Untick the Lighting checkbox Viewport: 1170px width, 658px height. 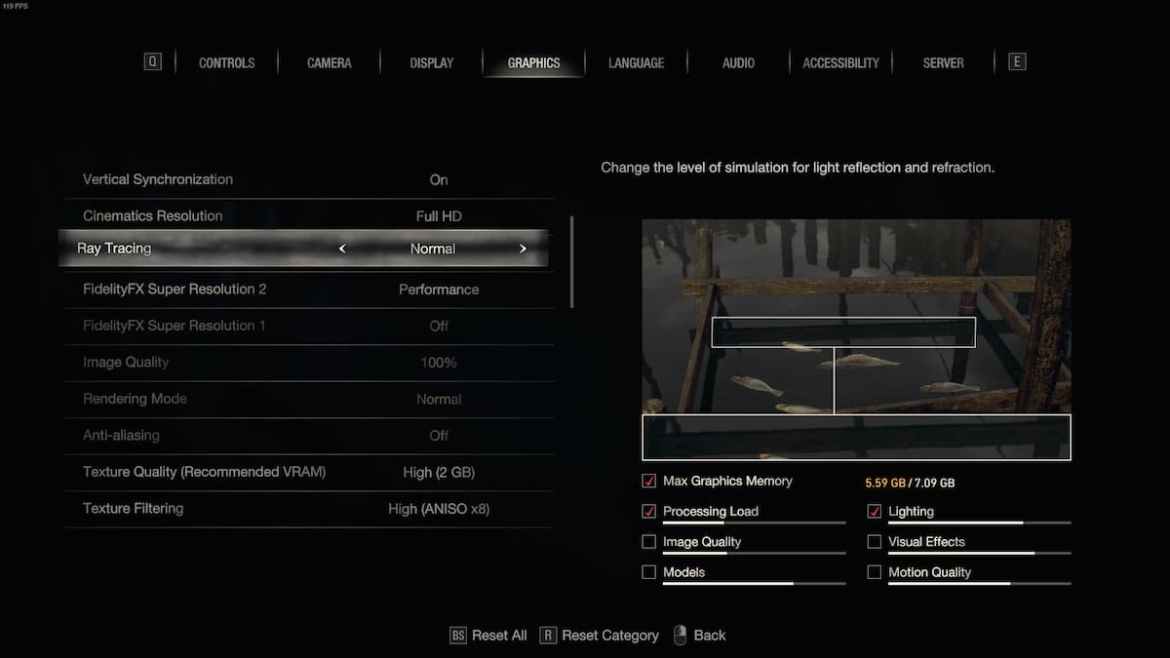coord(874,512)
